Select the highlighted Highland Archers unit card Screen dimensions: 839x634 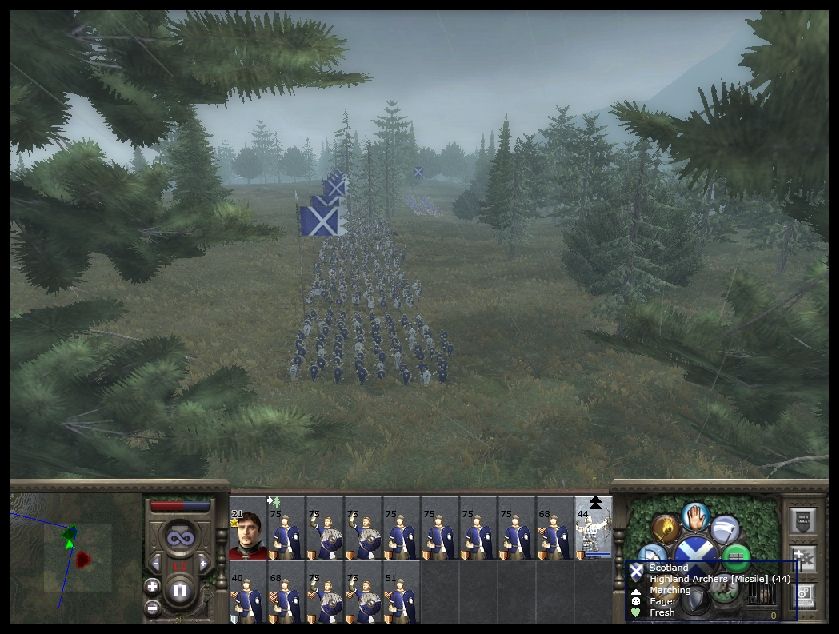(594, 527)
